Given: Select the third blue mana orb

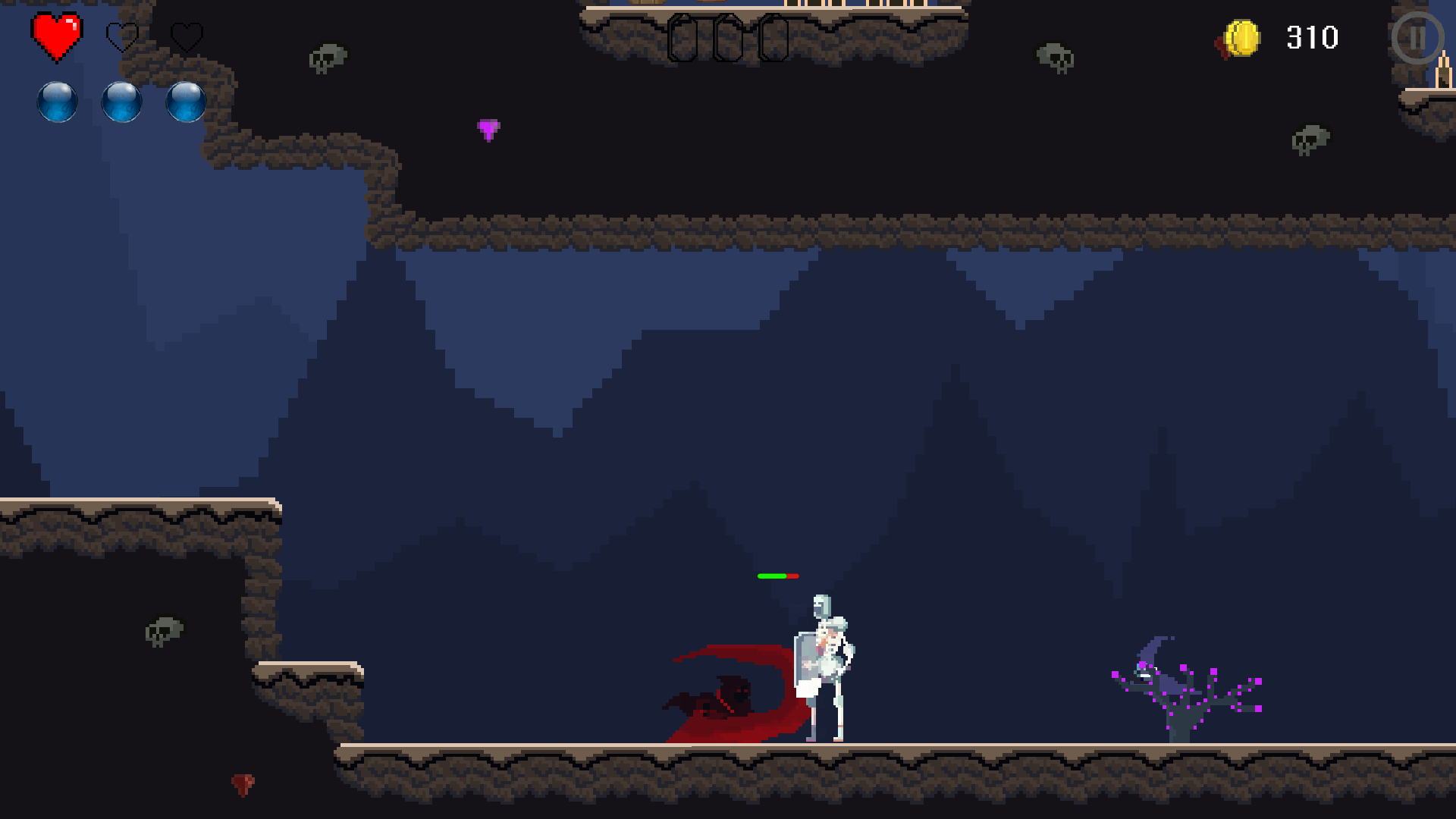Looking at the screenshot, I should pyautogui.click(x=184, y=102).
